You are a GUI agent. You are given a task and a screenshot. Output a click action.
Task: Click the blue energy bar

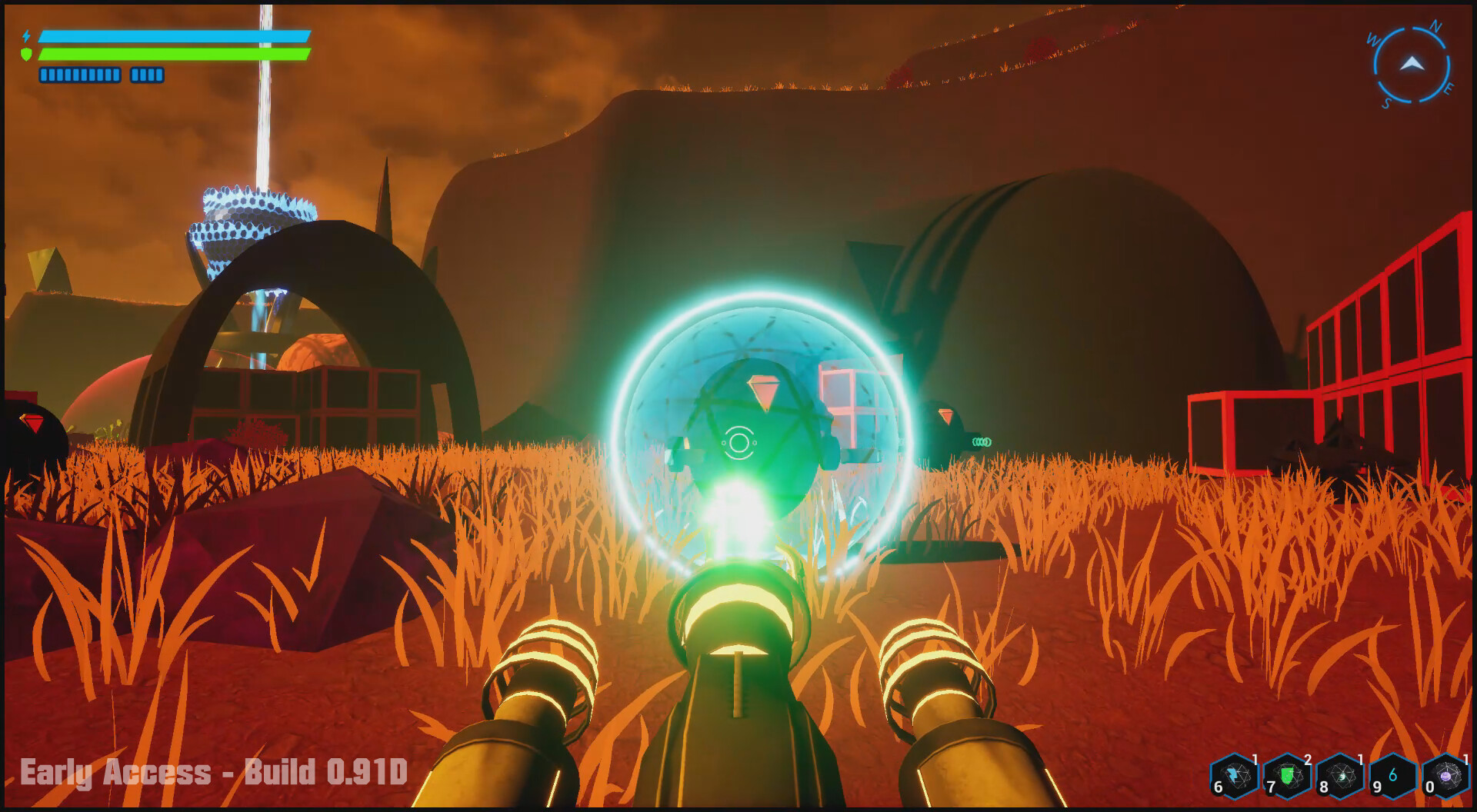click(x=177, y=36)
